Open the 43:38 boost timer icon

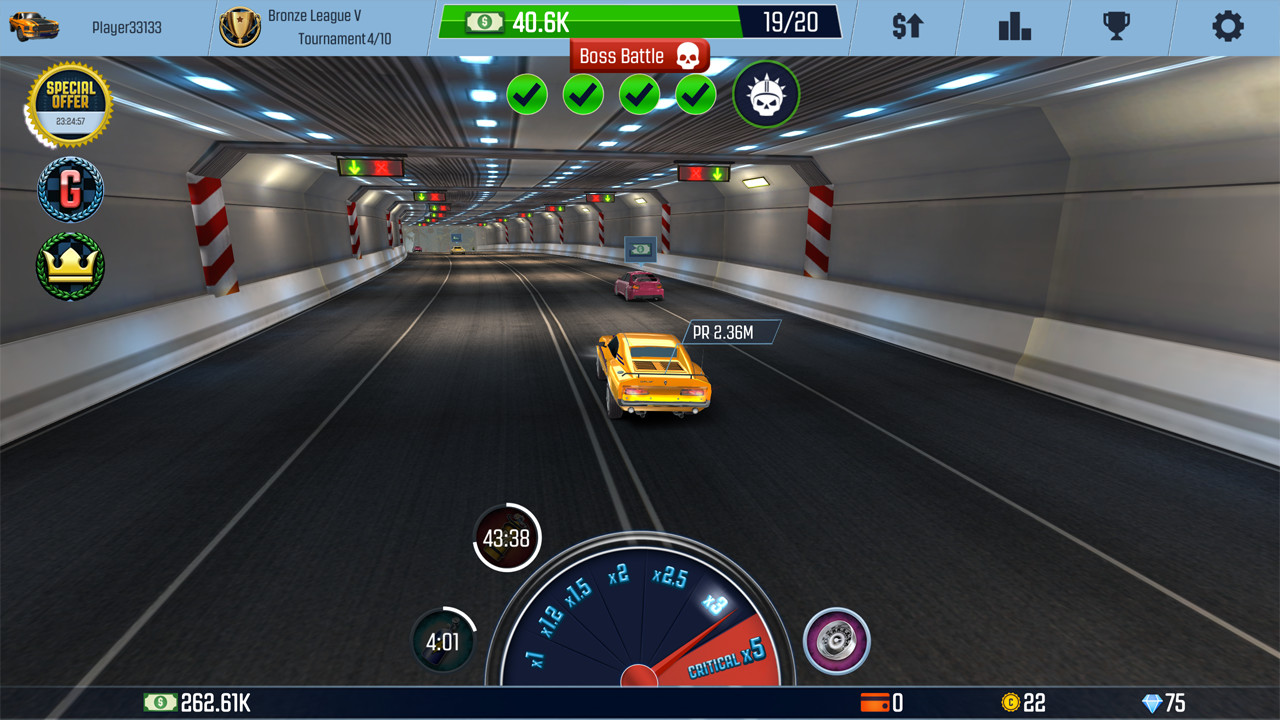click(507, 538)
